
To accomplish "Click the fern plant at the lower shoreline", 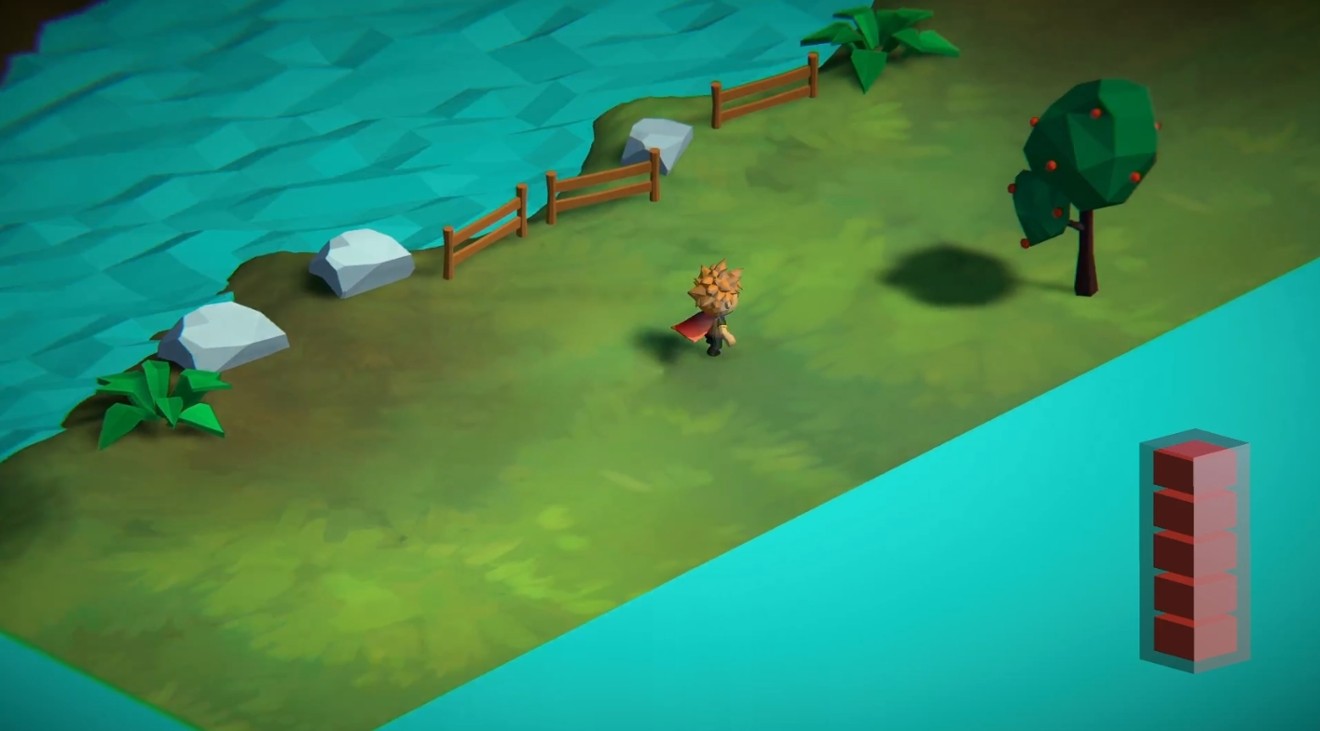I will click(160, 400).
